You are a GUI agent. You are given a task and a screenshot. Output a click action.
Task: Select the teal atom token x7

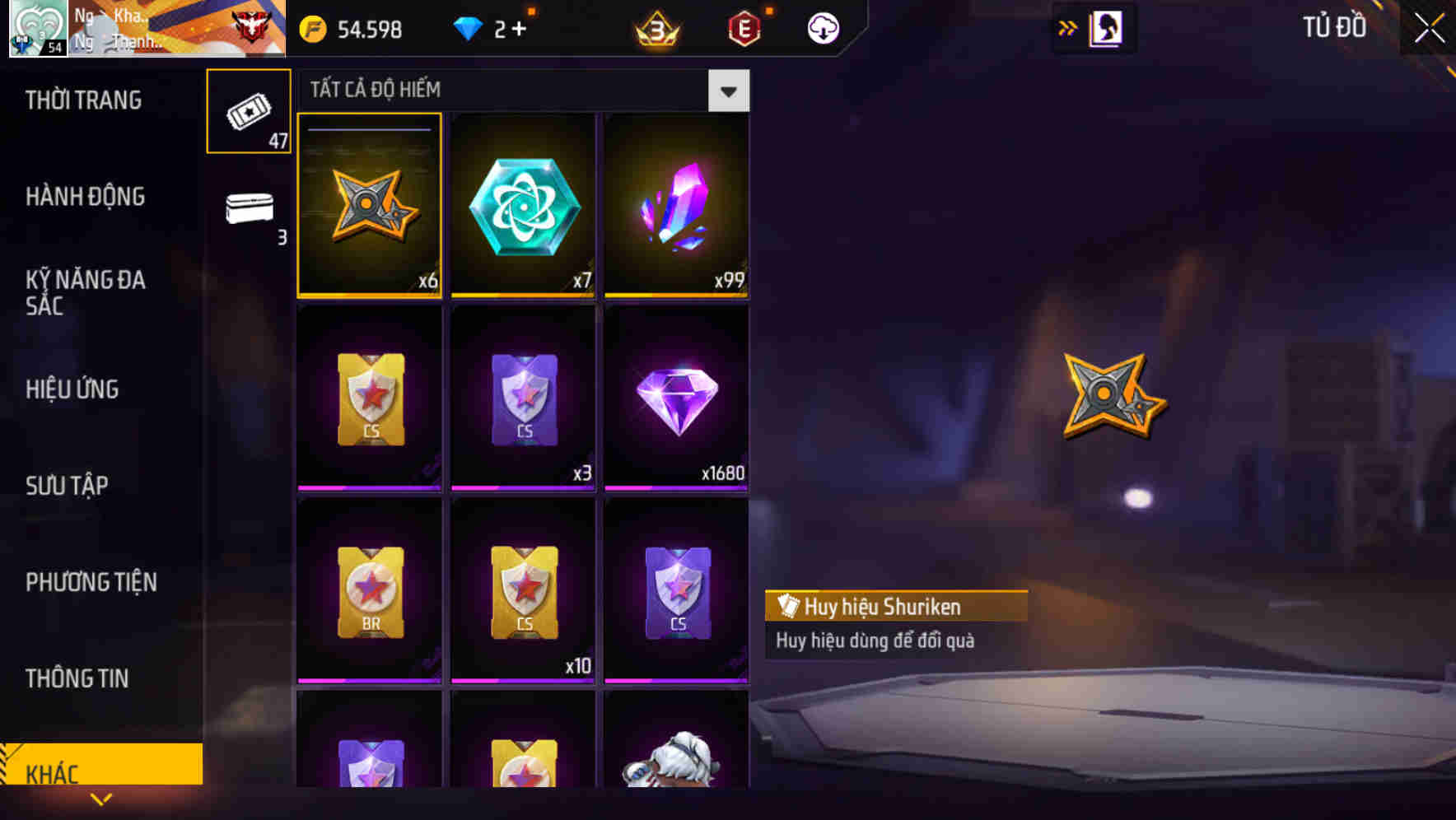click(x=523, y=204)
